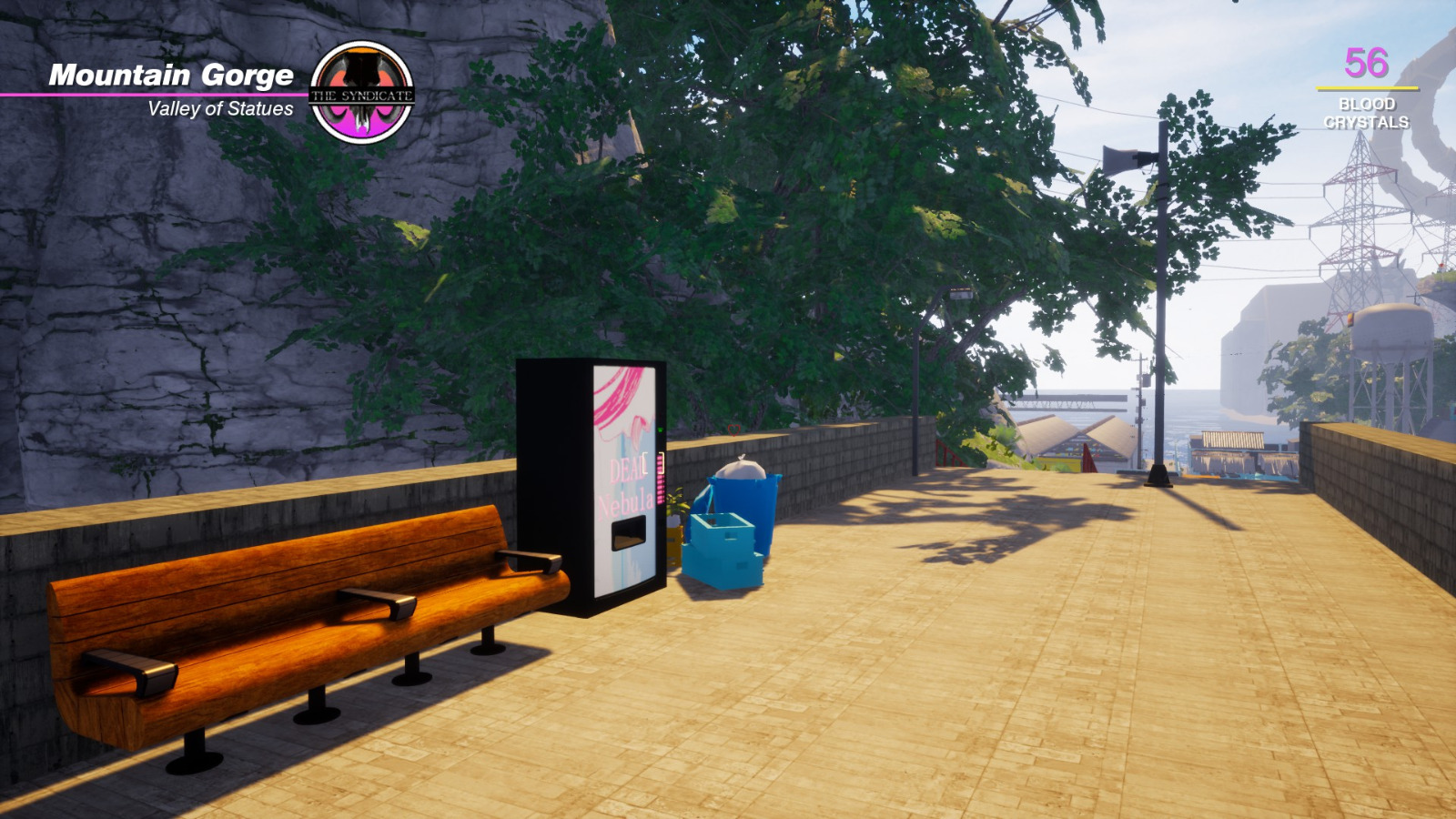The width and height of the screenshot is (1456, 819).
Task: Click the coin slot bracket on the machine
Action: (x=652, y=464)
